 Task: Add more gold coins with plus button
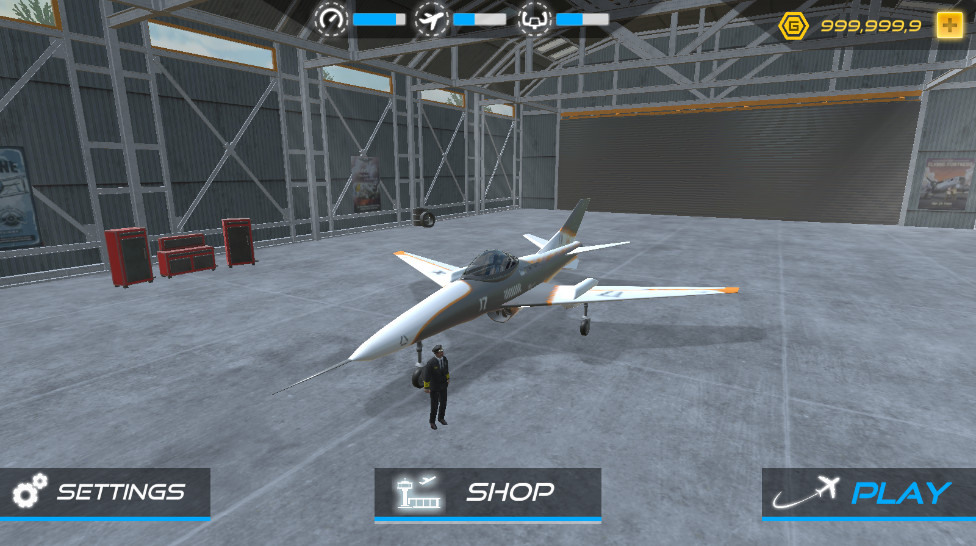pyautogui.click(x=949, y=26)
